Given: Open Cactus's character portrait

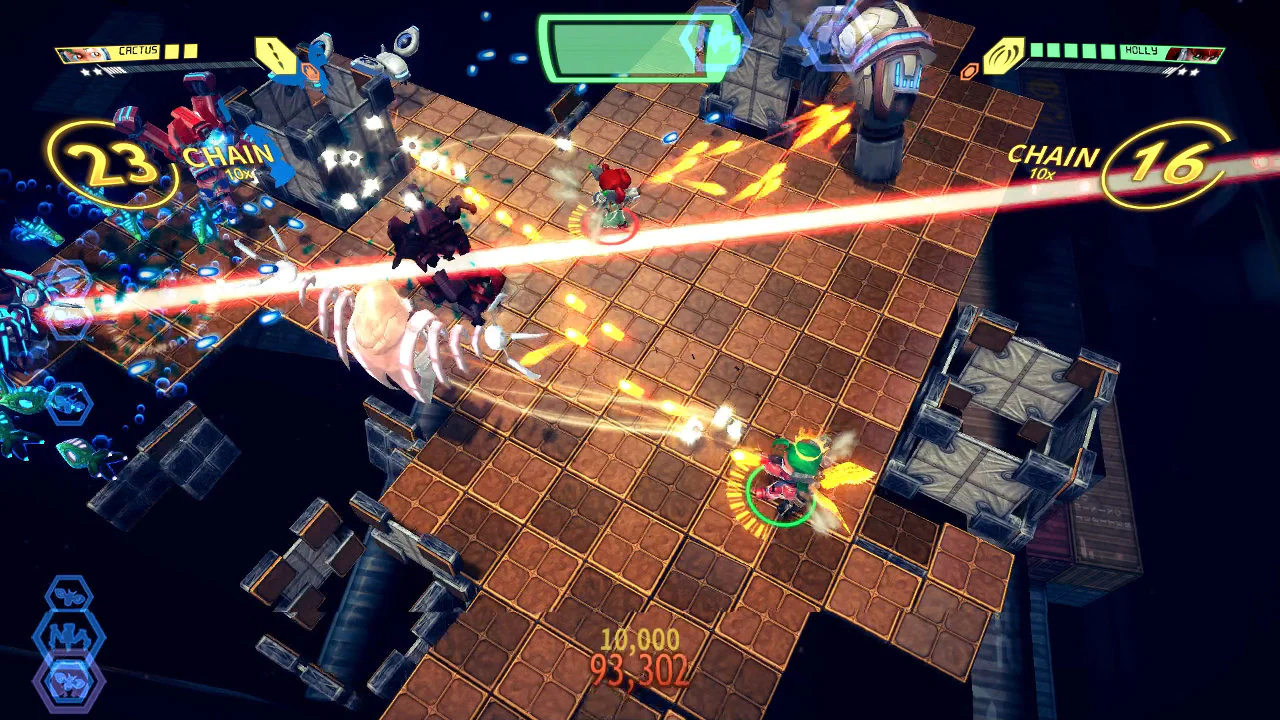Looking at the screenshot, I should point(83,52).
